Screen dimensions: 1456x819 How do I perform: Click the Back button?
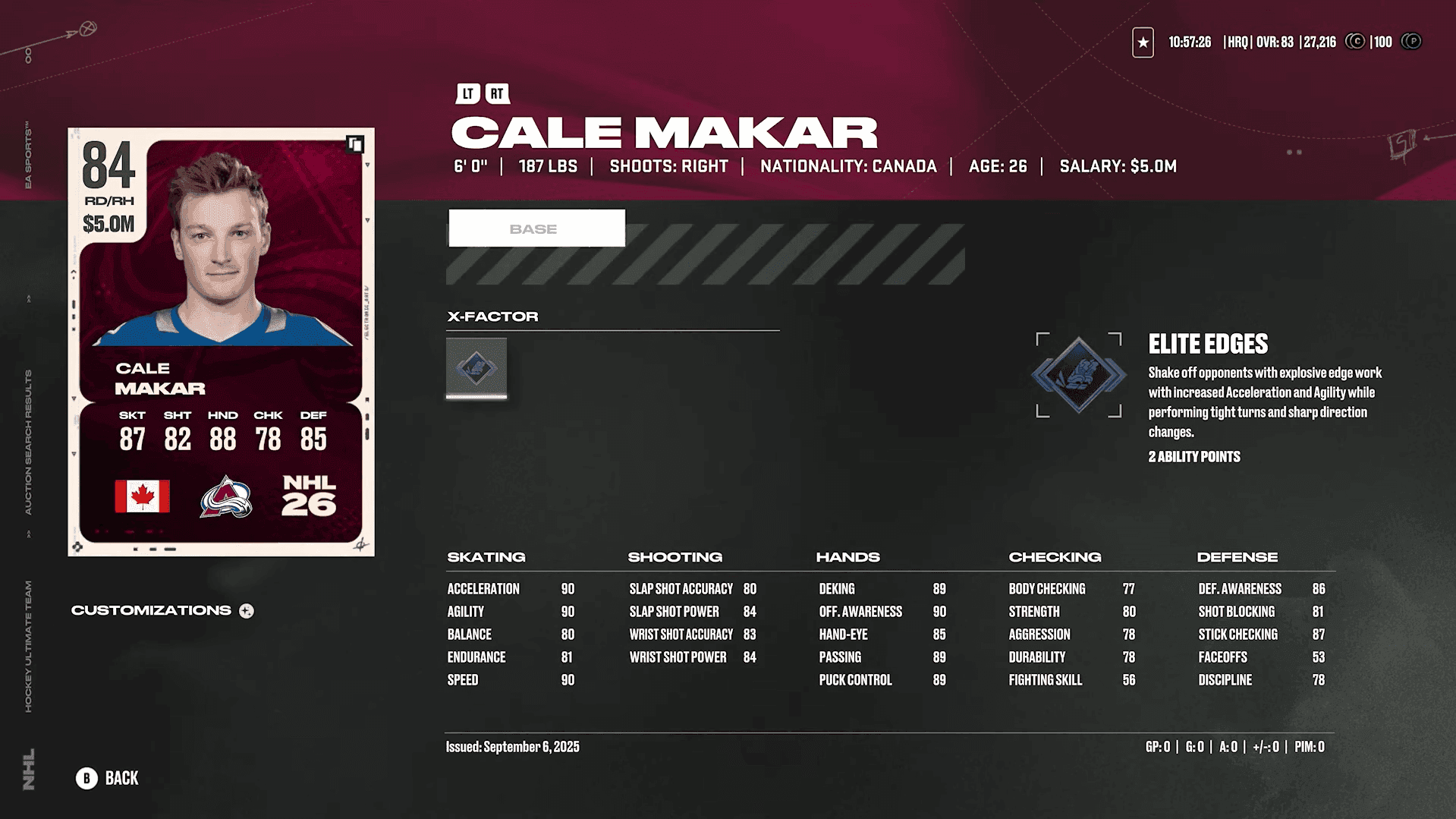(x=107, y=778)
